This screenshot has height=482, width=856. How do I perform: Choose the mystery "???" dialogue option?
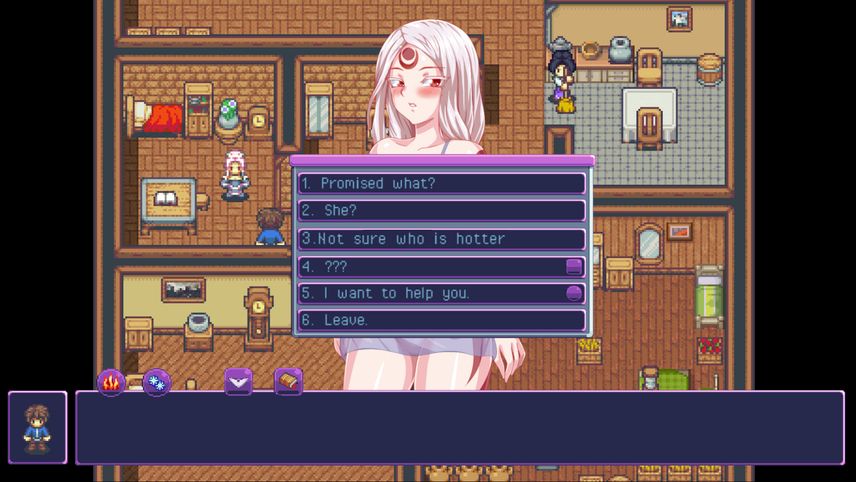click(x=441, y=267)
